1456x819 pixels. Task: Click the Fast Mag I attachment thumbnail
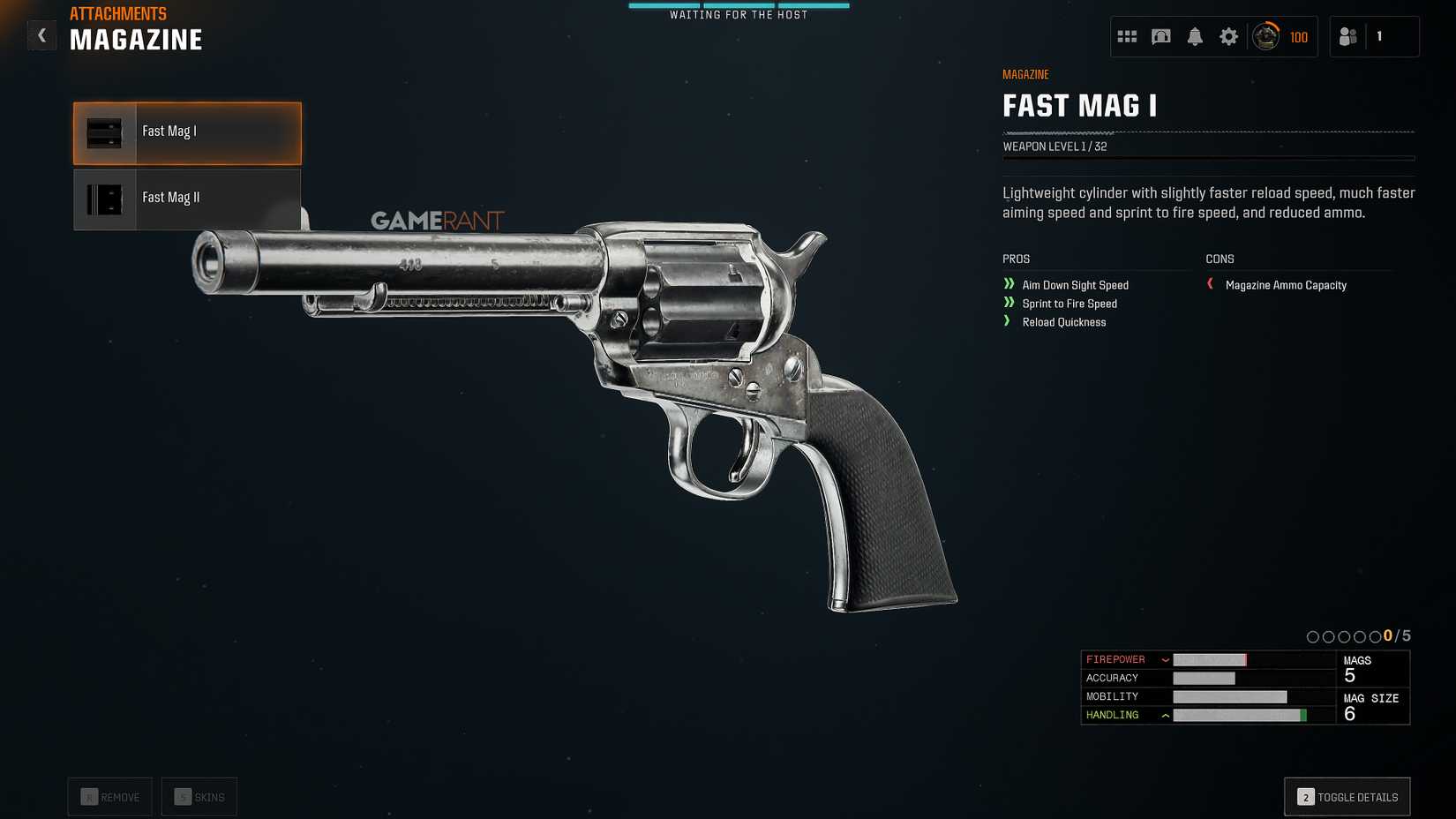104,132
